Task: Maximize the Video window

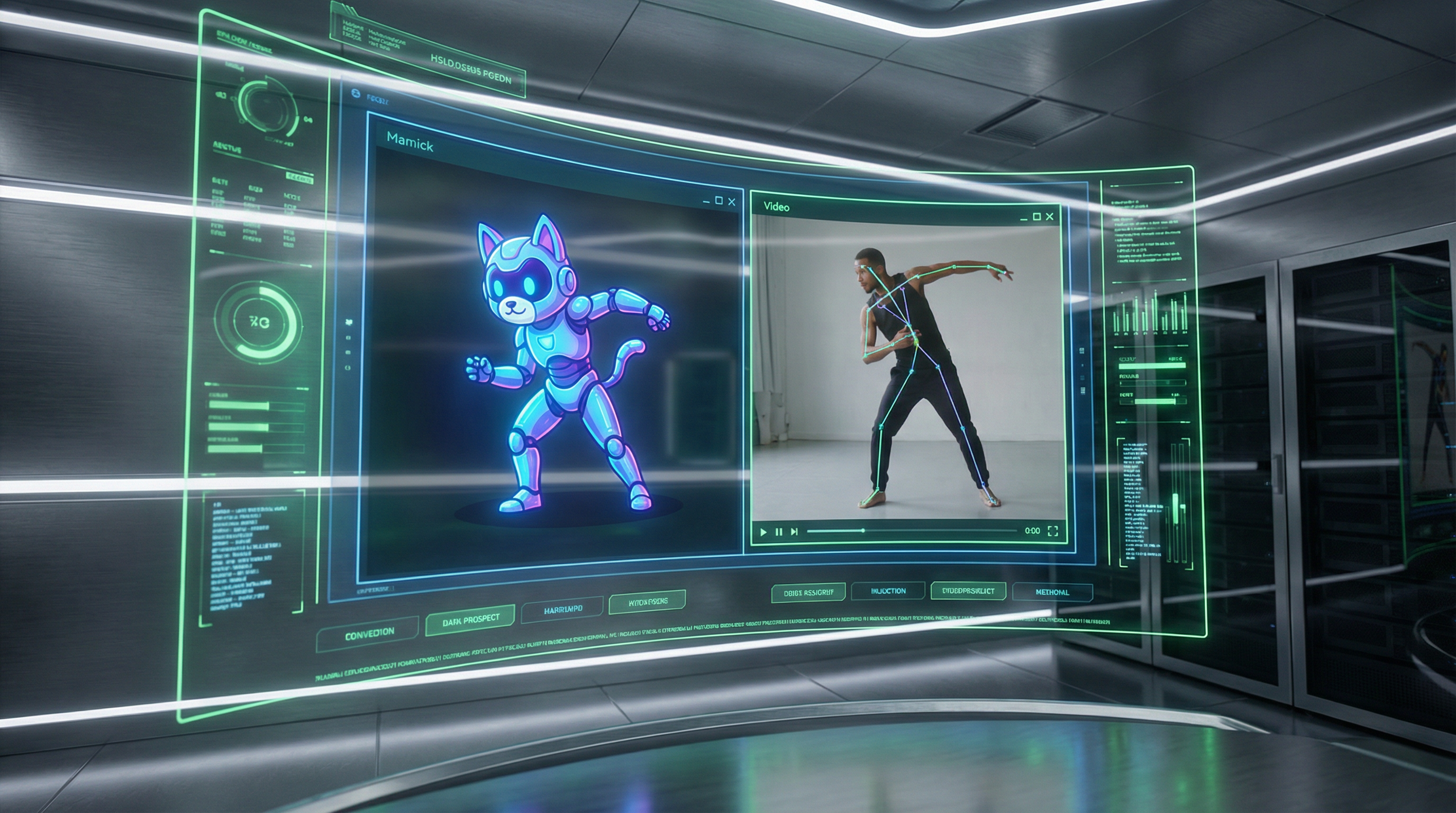Action: click(x=1036, y=216)
